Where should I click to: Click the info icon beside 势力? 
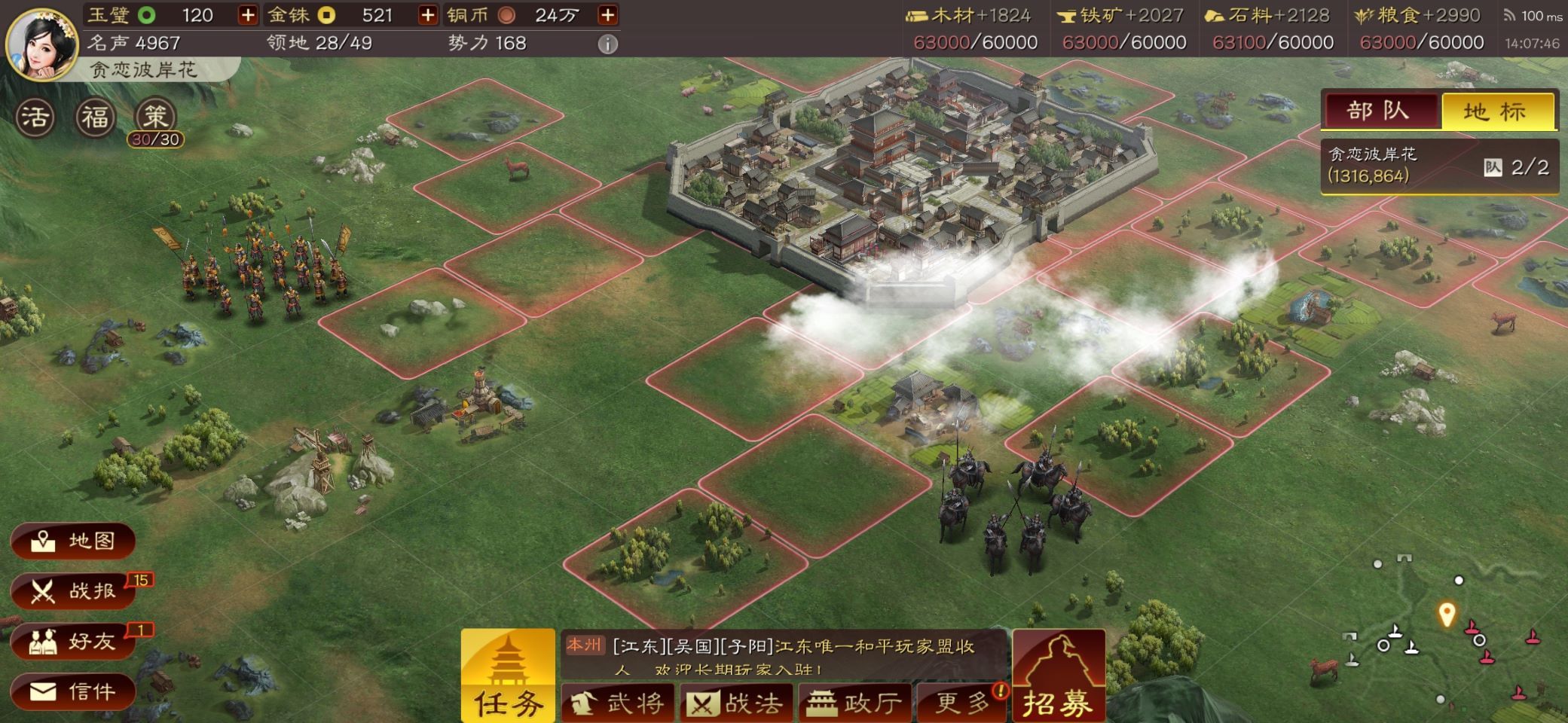tap(607, 44)
